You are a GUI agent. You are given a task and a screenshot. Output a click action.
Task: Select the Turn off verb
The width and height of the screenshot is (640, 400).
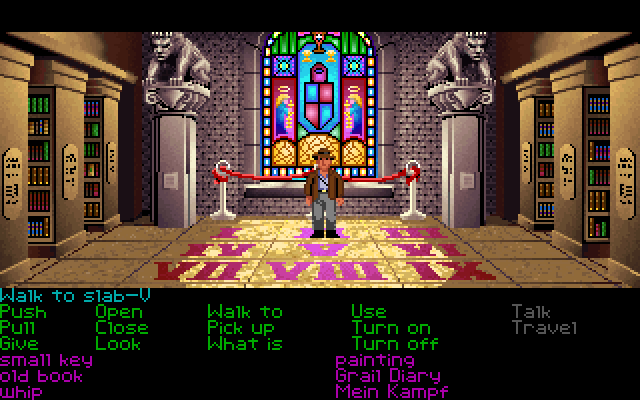[394, 344]
